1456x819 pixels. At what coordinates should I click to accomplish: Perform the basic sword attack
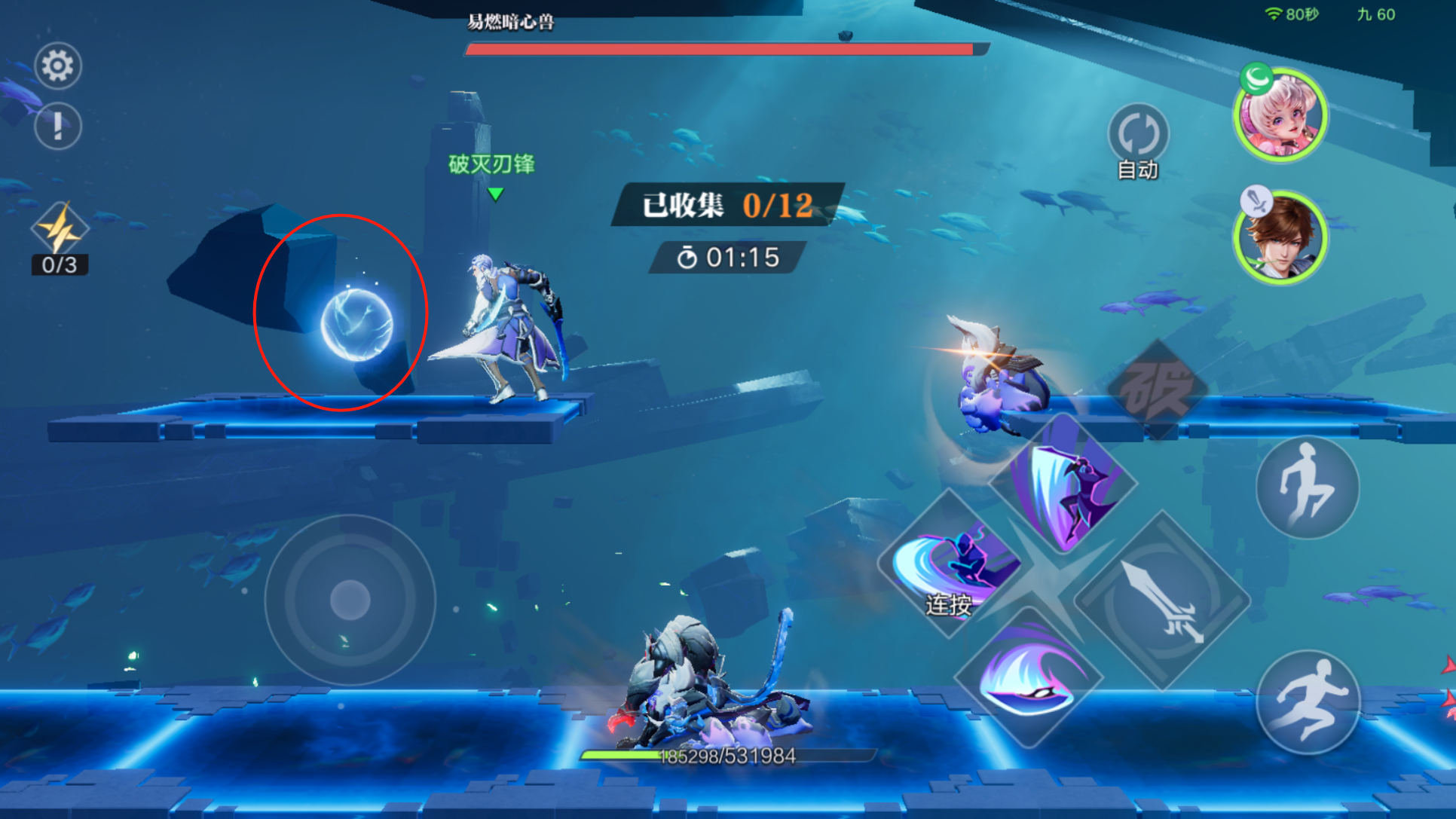[x=1161, y=600]
